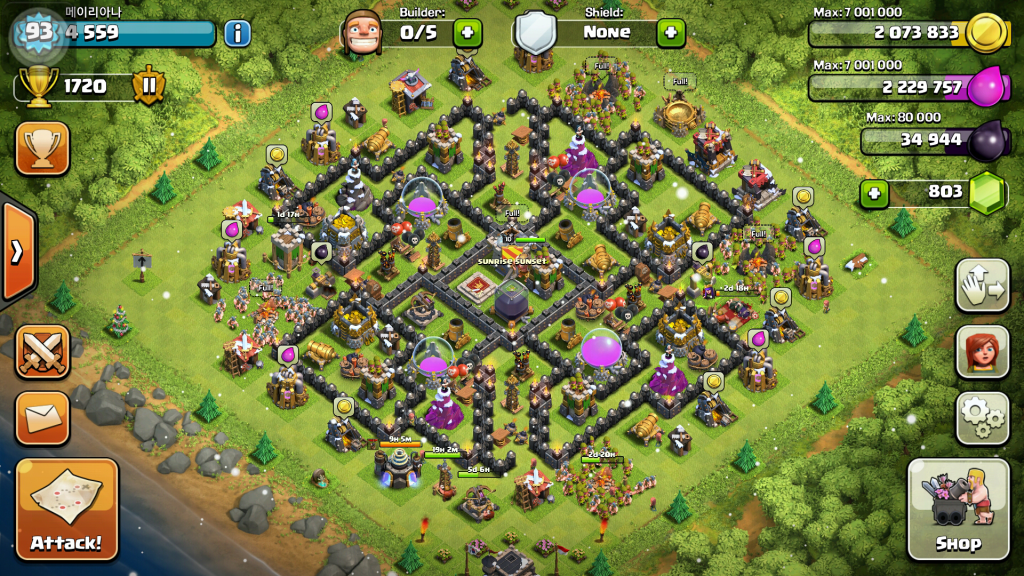This screenshot has height=576, width=1024.
Task: Open the red-haired hero profile button
Action: (982, 351)
